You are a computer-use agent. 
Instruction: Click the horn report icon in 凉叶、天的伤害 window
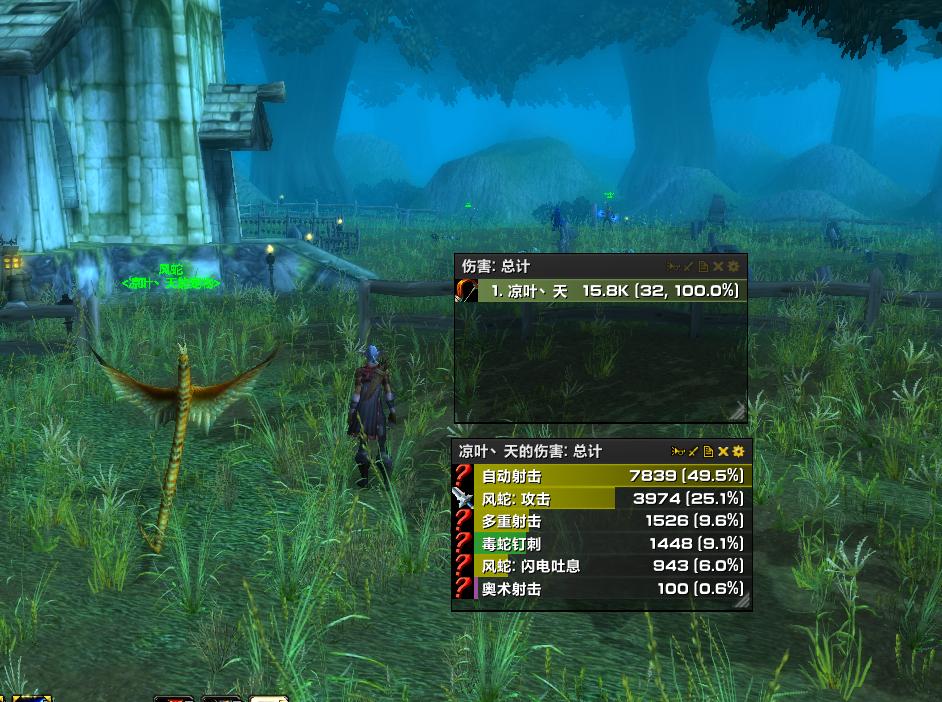678,452
